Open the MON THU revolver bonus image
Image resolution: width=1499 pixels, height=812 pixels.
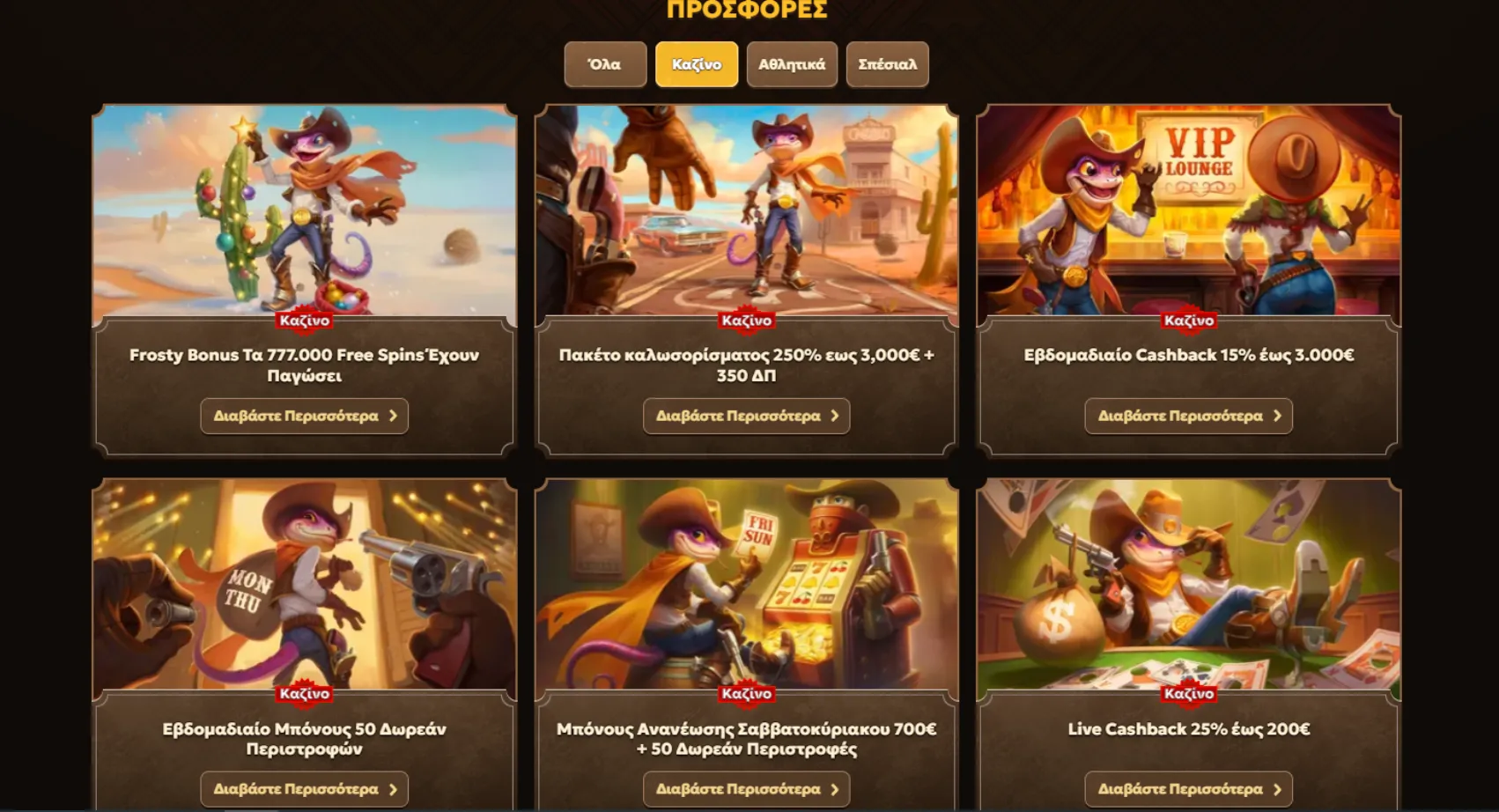(304, 583)
